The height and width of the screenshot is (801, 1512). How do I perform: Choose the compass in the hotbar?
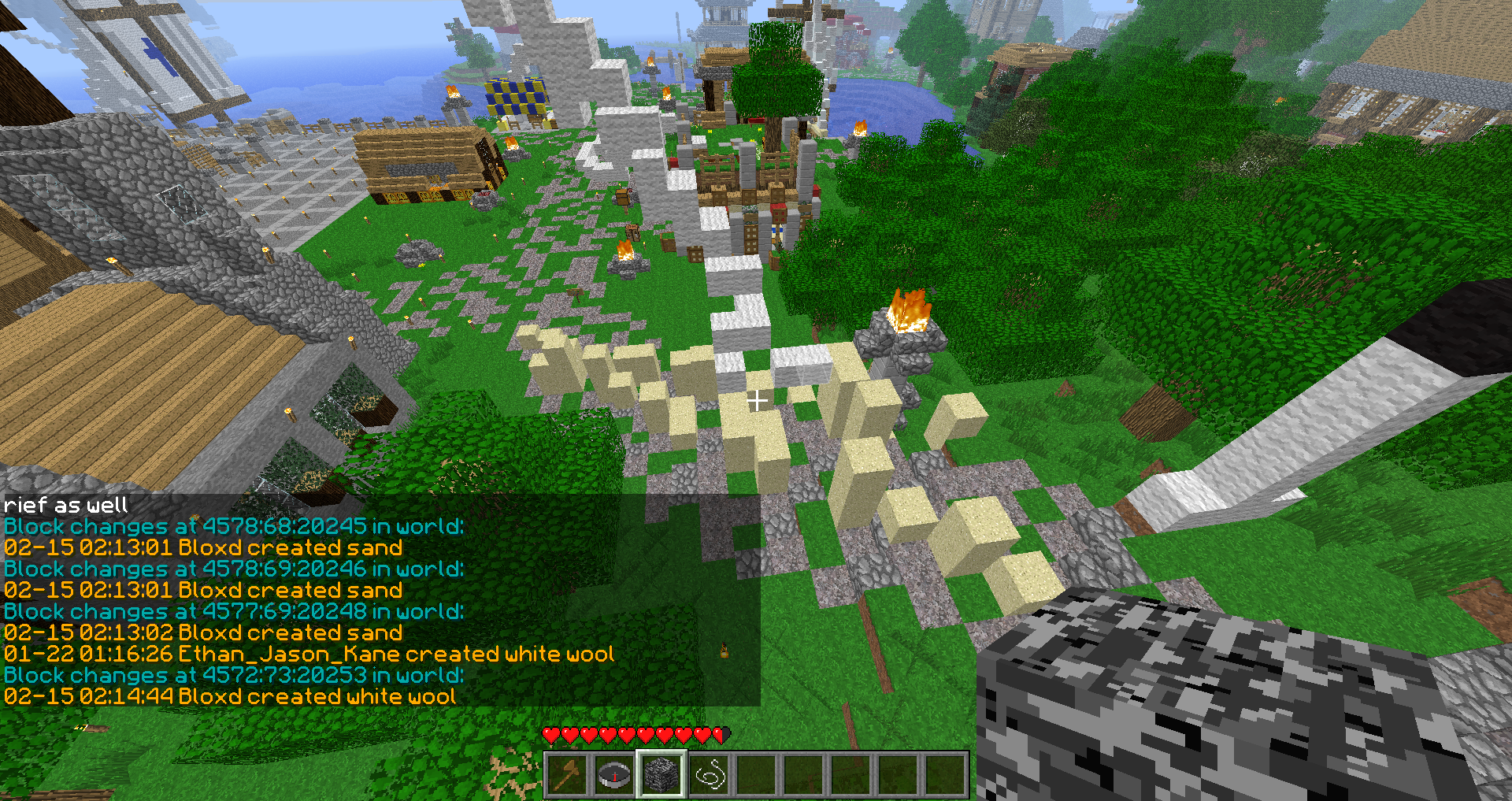pyautogui.click(x=614, y=775)
